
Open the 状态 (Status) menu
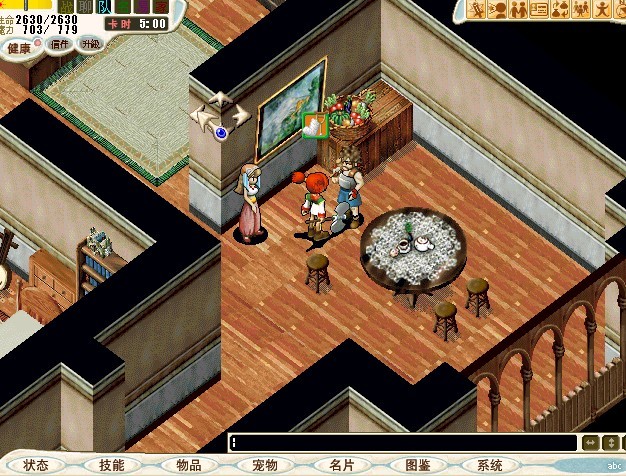[x=36, y=465]
